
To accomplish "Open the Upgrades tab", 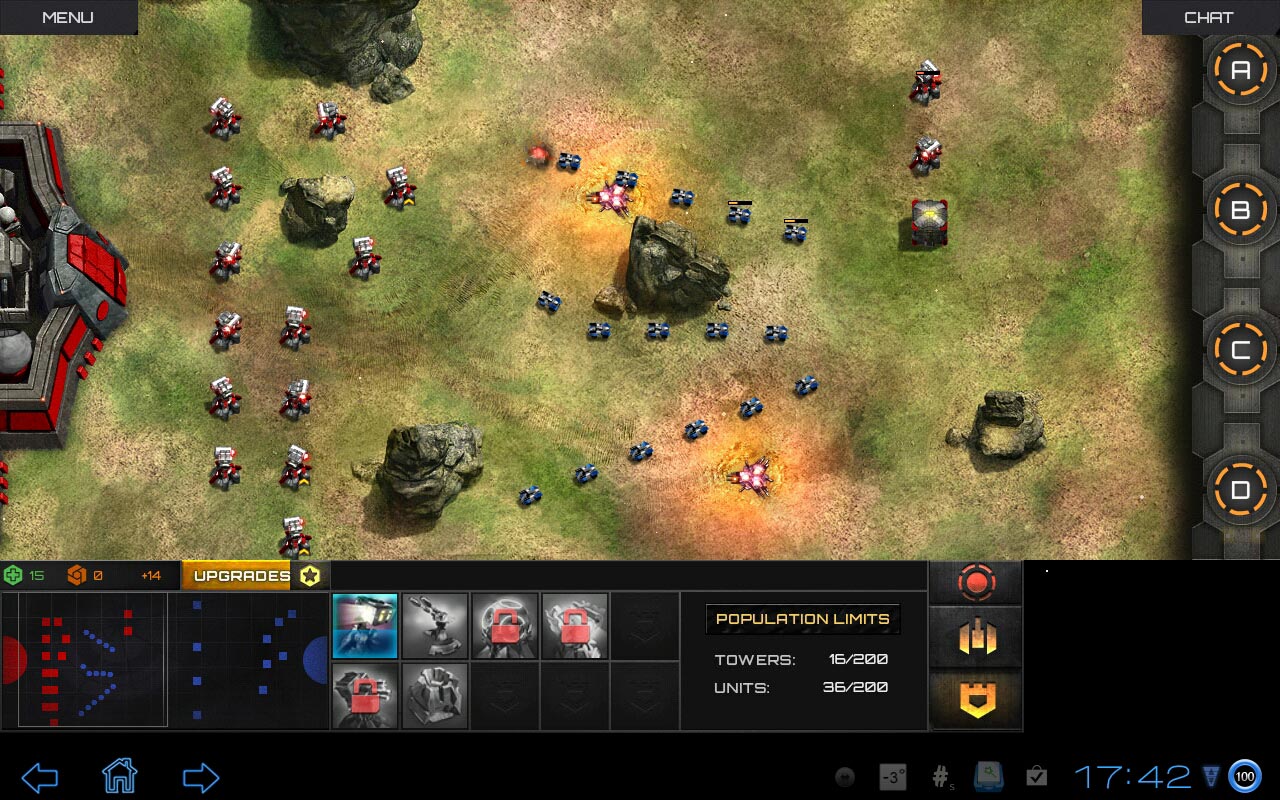I will [x=241, y=575].
